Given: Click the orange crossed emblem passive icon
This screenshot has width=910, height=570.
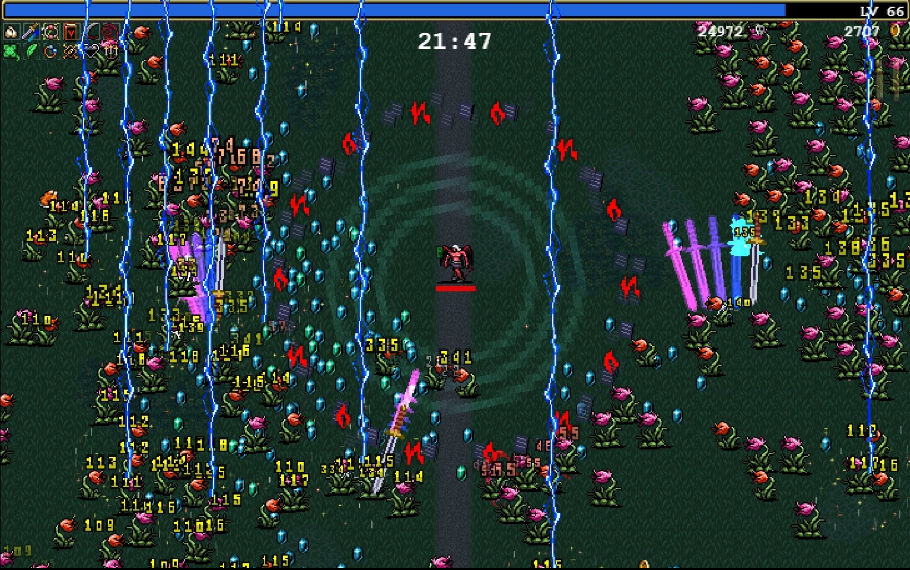Looking at the screenshot, I should tap(70, 51).
